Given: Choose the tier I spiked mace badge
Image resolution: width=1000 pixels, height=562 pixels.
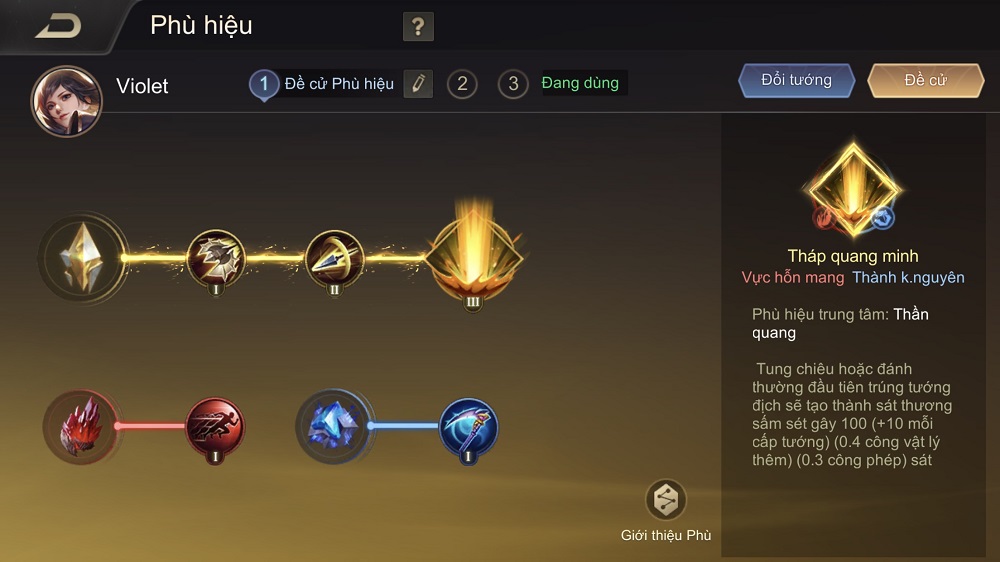Looking at the screenshot, I should click(x=216, y=258).
